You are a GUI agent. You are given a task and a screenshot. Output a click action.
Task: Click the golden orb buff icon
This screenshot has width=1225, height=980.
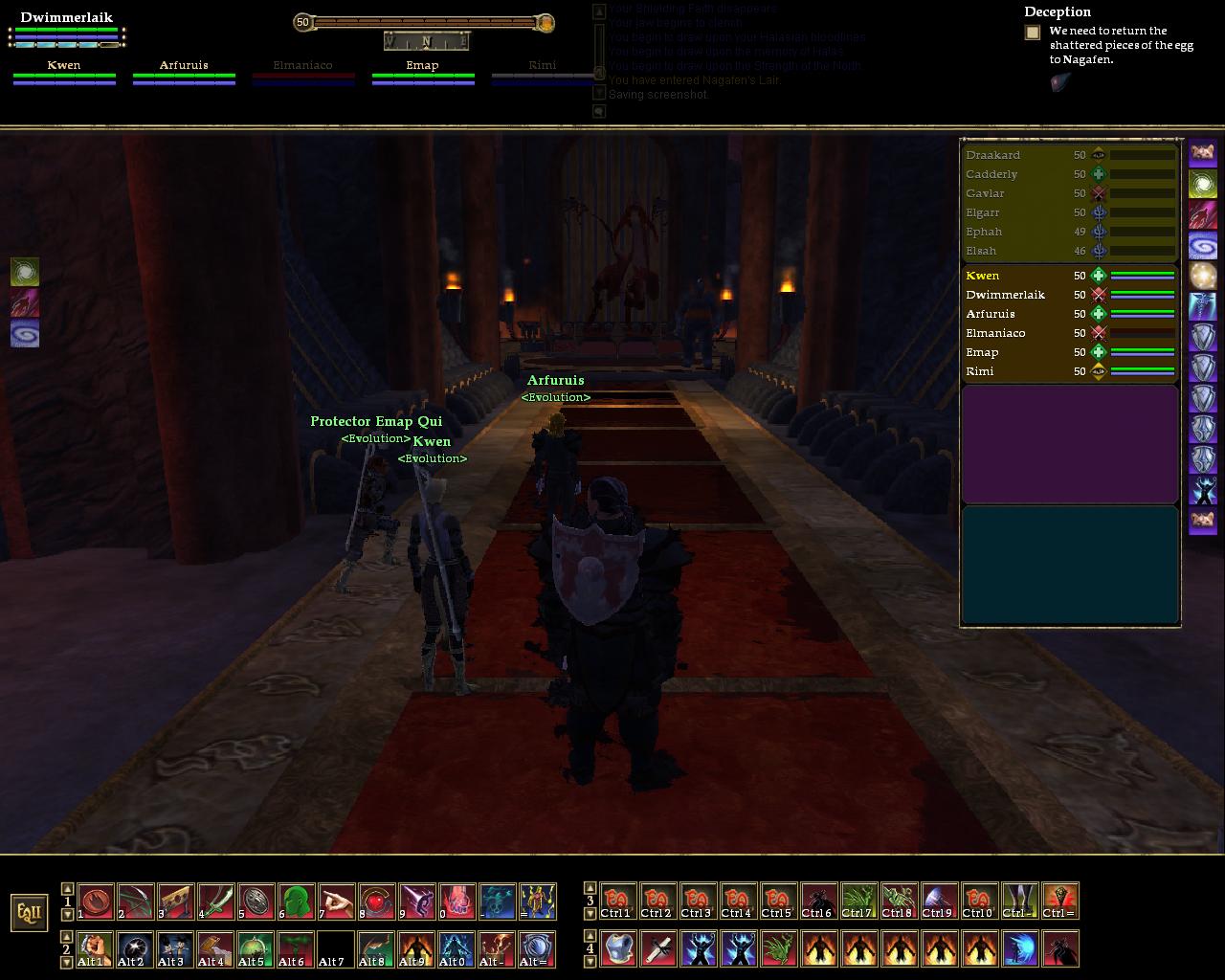[x=1203, y=277]
